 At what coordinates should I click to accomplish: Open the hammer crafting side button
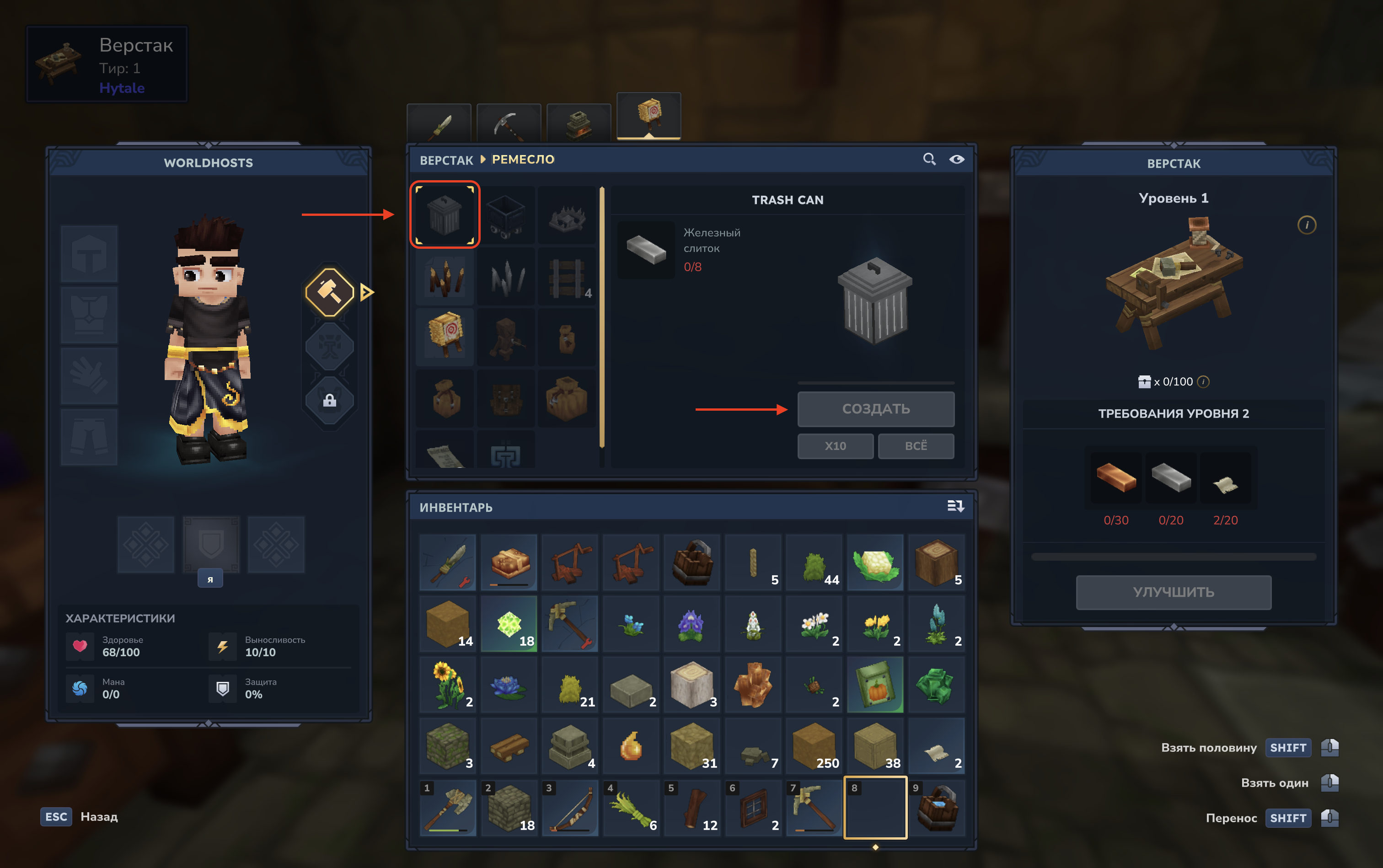tap(330, 292)
